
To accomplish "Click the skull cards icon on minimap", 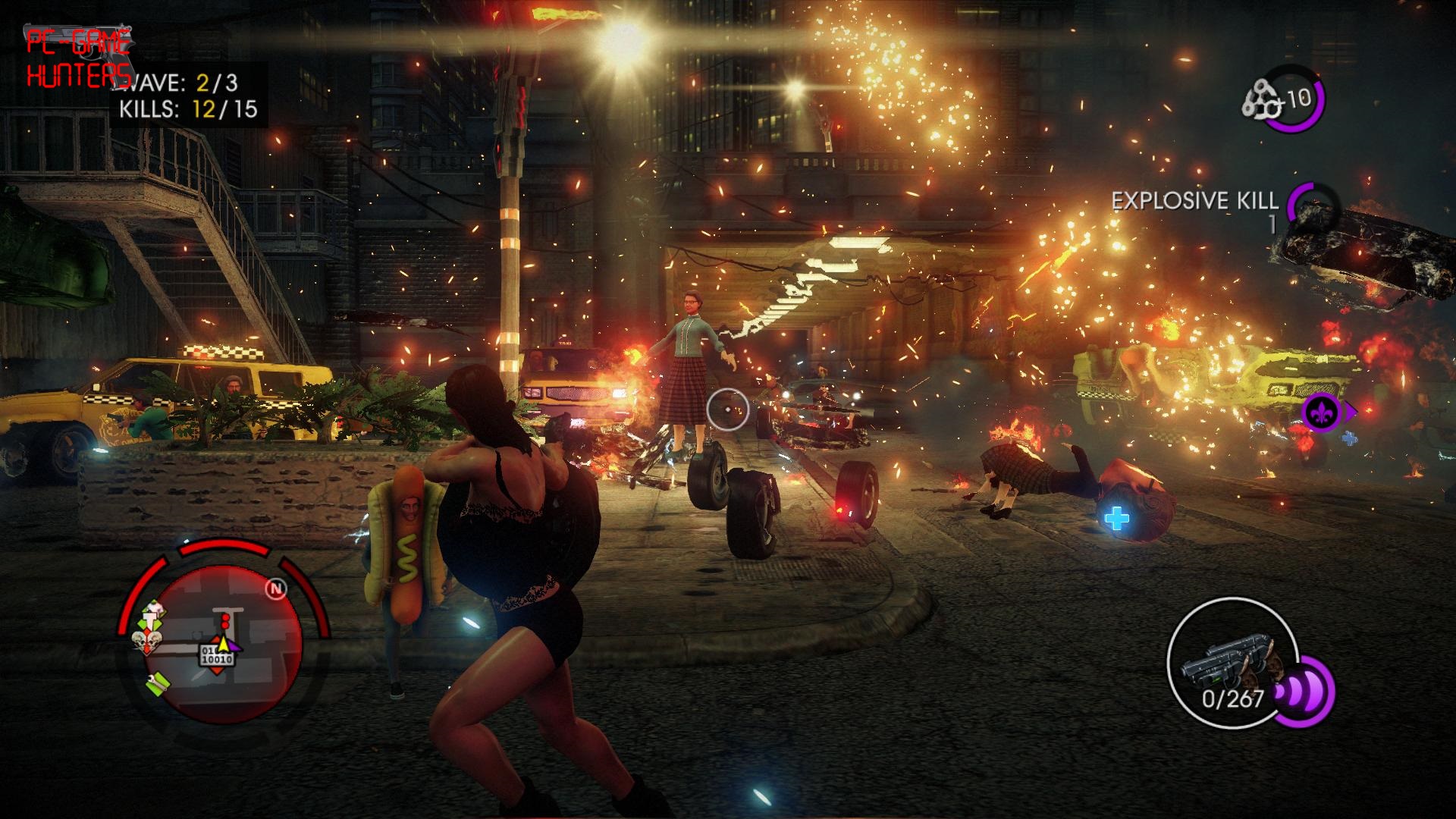I will pyautogui.click(x=144, y=642).
